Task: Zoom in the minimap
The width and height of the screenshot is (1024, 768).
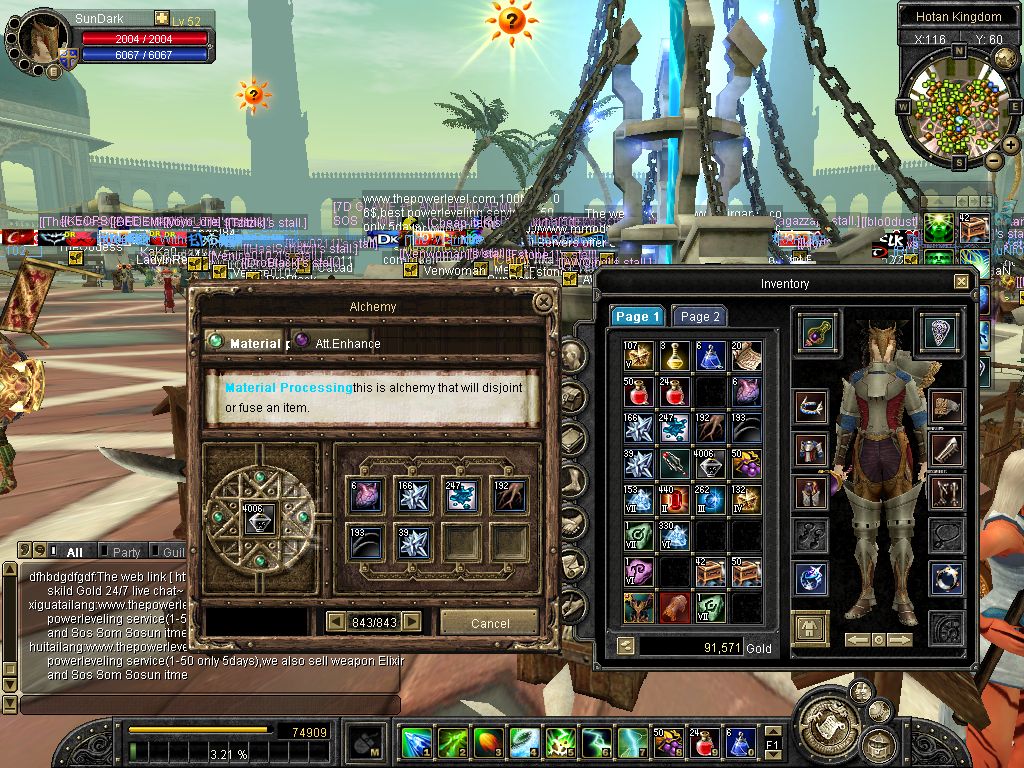Action: coord(1011,145)
